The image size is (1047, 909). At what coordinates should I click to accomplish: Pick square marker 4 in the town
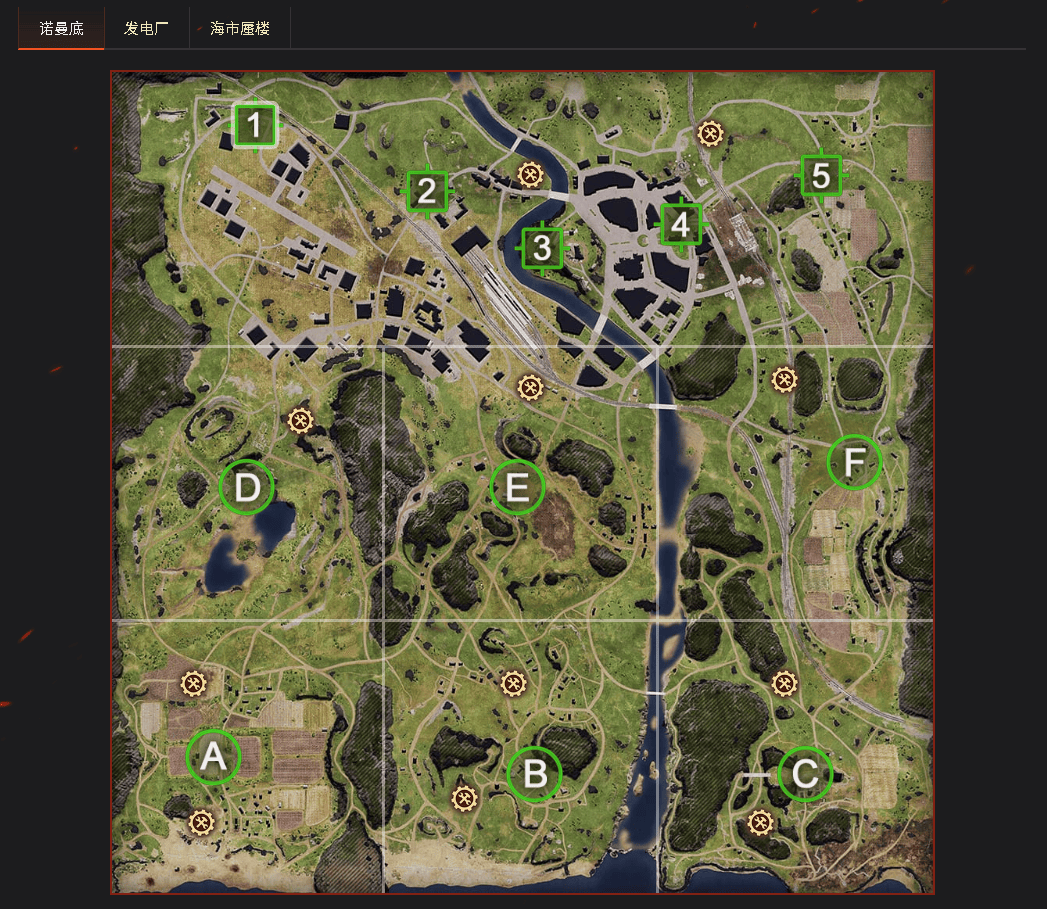(680, 224)
